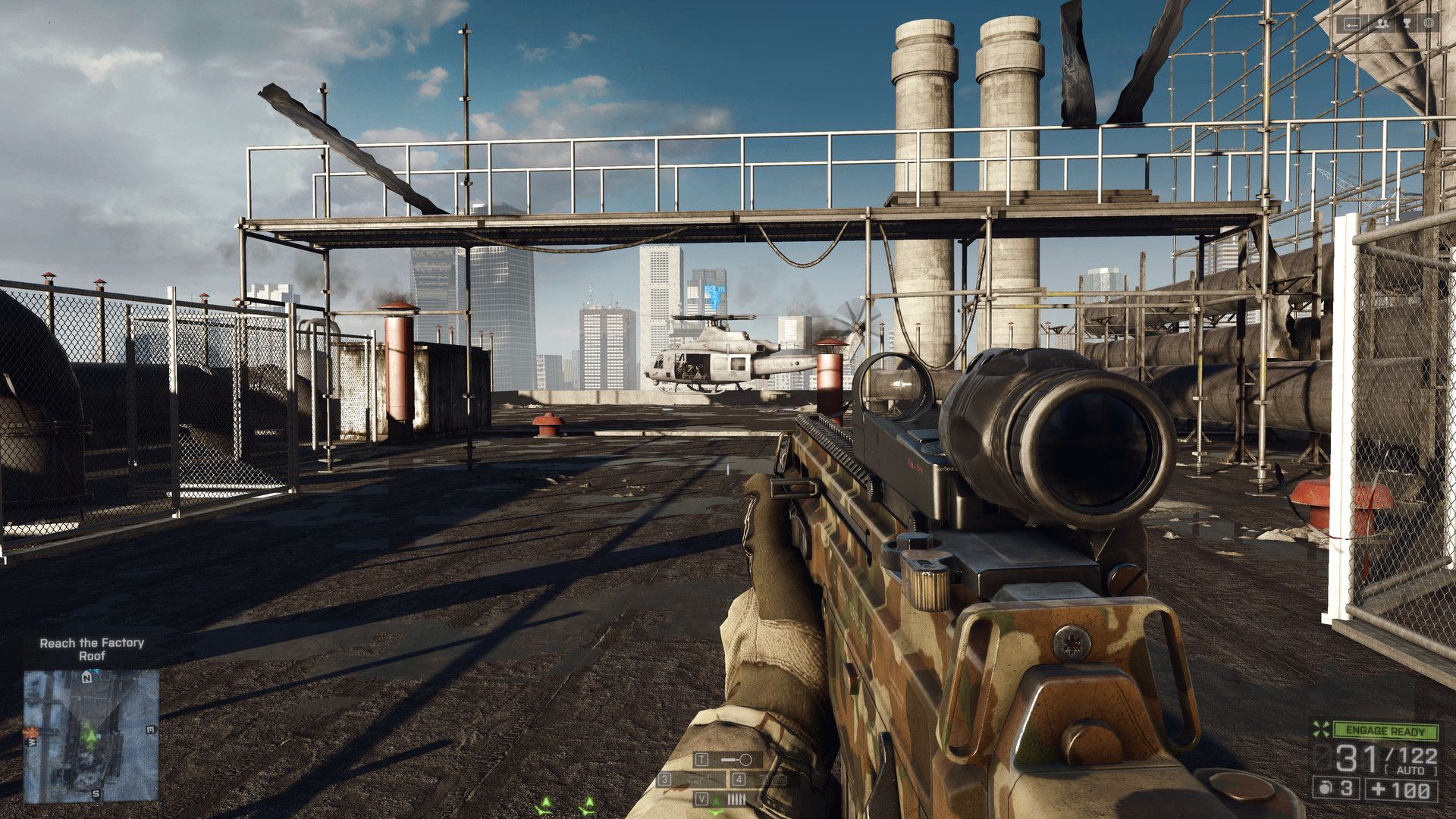Viewport: 1456px width, 819px height.
Task: Click the blue objective marker above helicopter
Action: [x=714, y=298]
